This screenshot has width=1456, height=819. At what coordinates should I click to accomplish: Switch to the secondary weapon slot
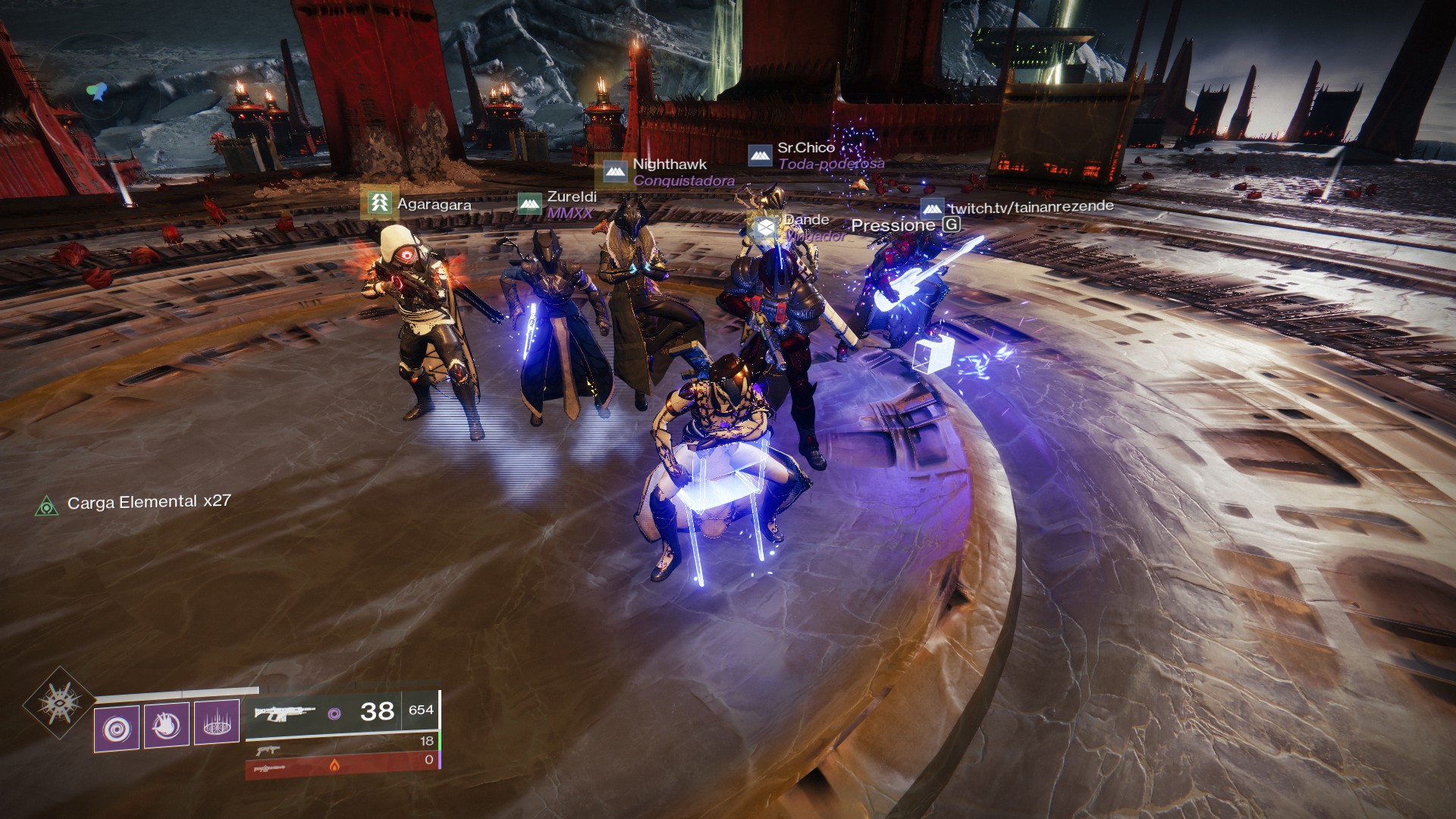pos(343,744)
